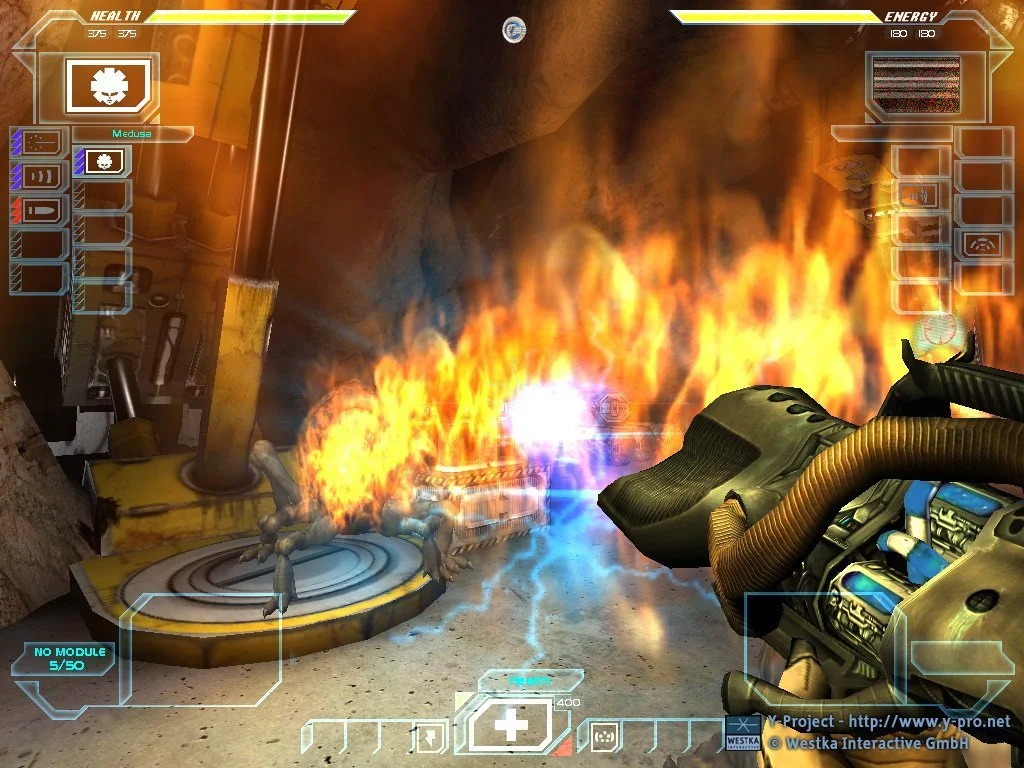Select the red bullet ammo slot
Viewport: 1024px width, 768px height.
(x=41, y=210)
